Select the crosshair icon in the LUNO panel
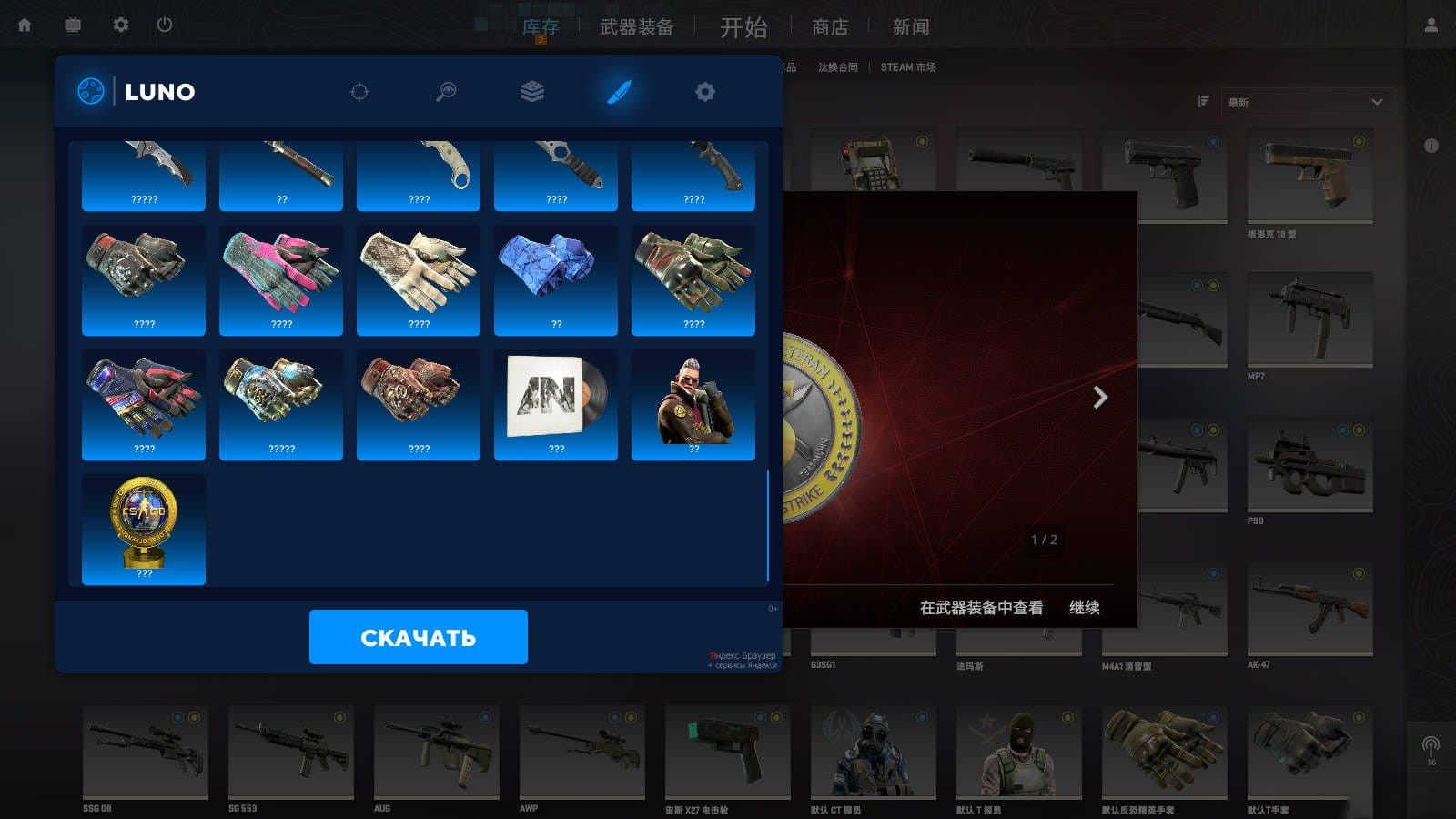1456x819 pixels. point(360,92)
